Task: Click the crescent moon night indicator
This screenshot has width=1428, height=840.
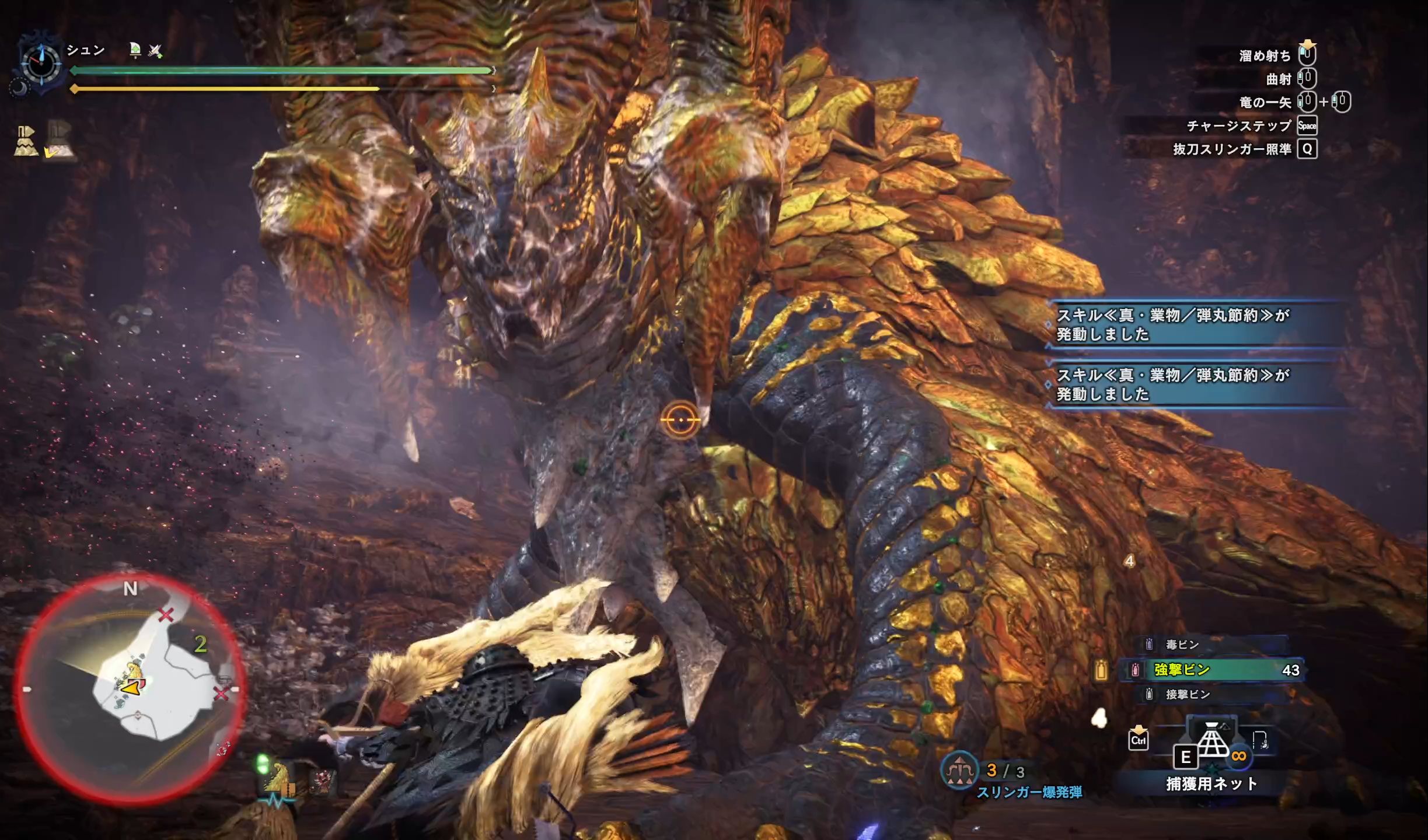Action: (19, 88)
